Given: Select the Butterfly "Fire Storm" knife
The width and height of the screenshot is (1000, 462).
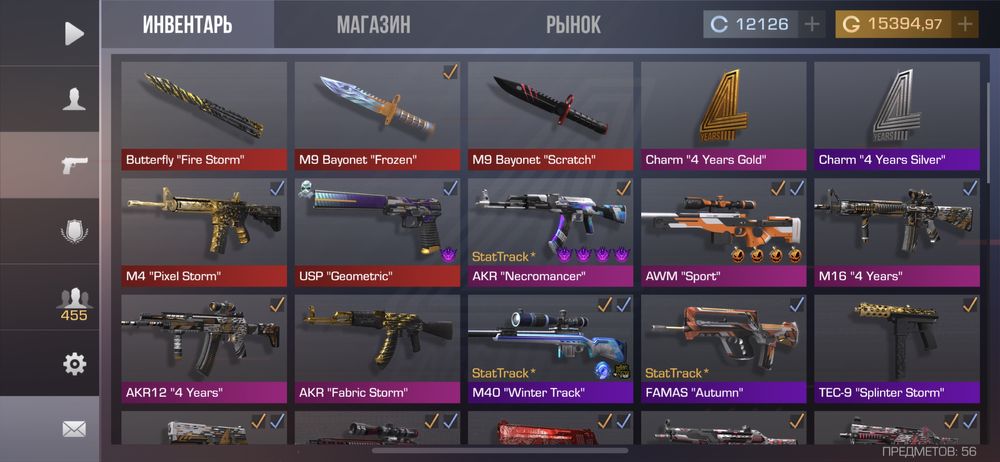Looking at the screenshot, I should point(203,115).
